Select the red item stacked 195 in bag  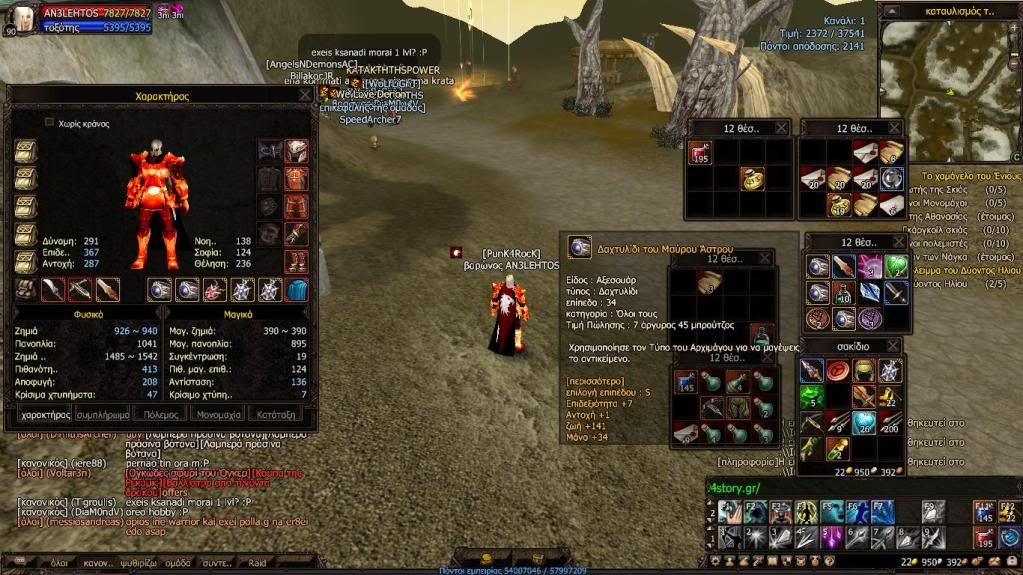700,153
